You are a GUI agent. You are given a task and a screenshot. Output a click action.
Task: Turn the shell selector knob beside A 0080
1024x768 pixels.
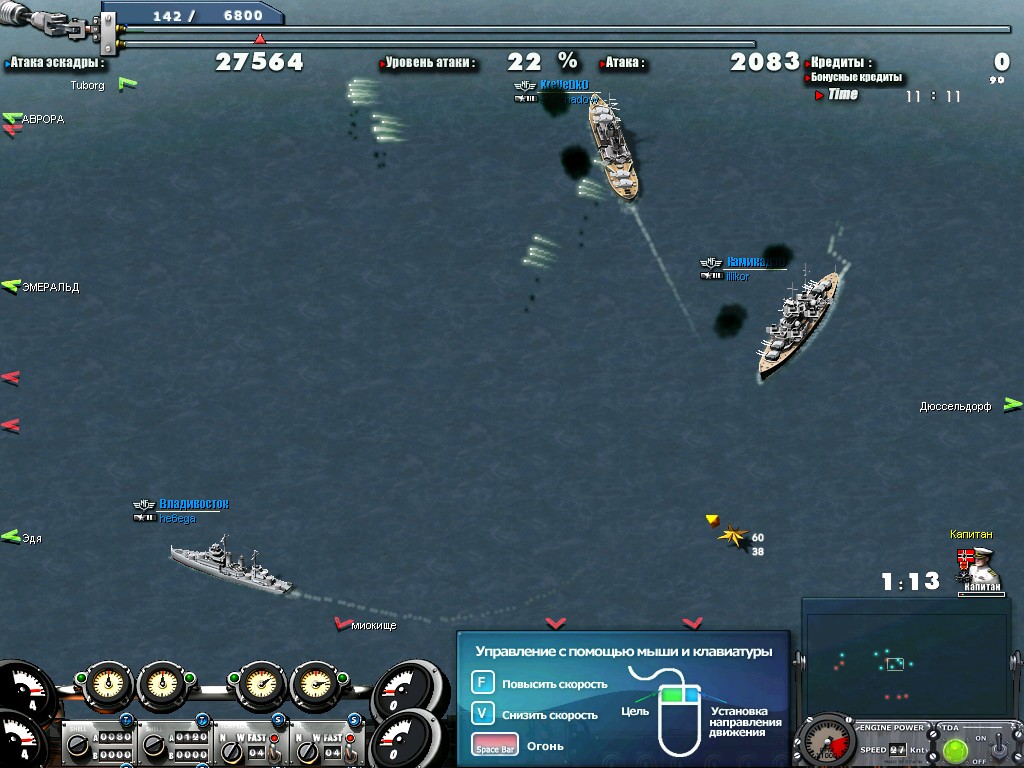click(76, 745)
